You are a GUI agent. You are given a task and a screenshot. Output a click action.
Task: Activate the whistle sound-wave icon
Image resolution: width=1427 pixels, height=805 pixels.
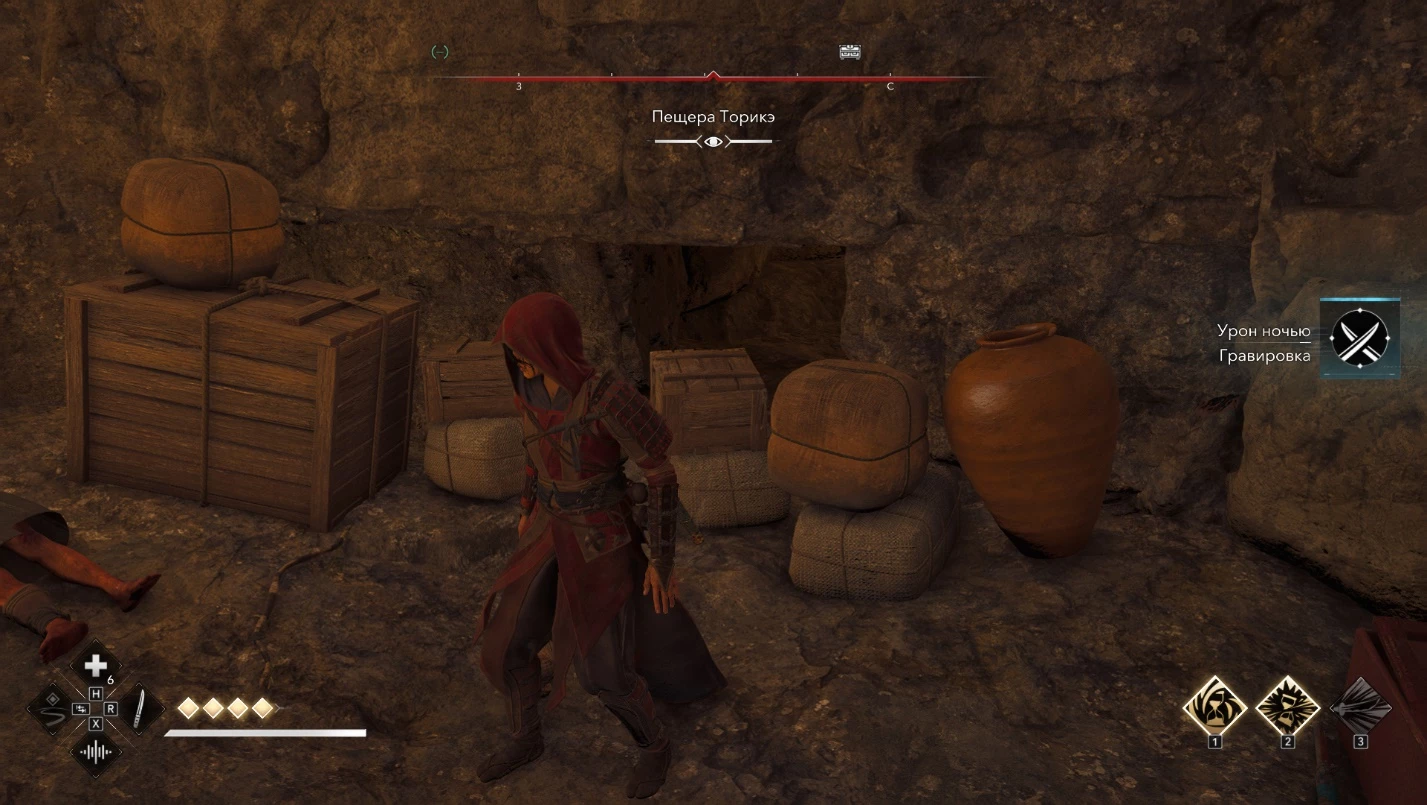pos(96,753)
